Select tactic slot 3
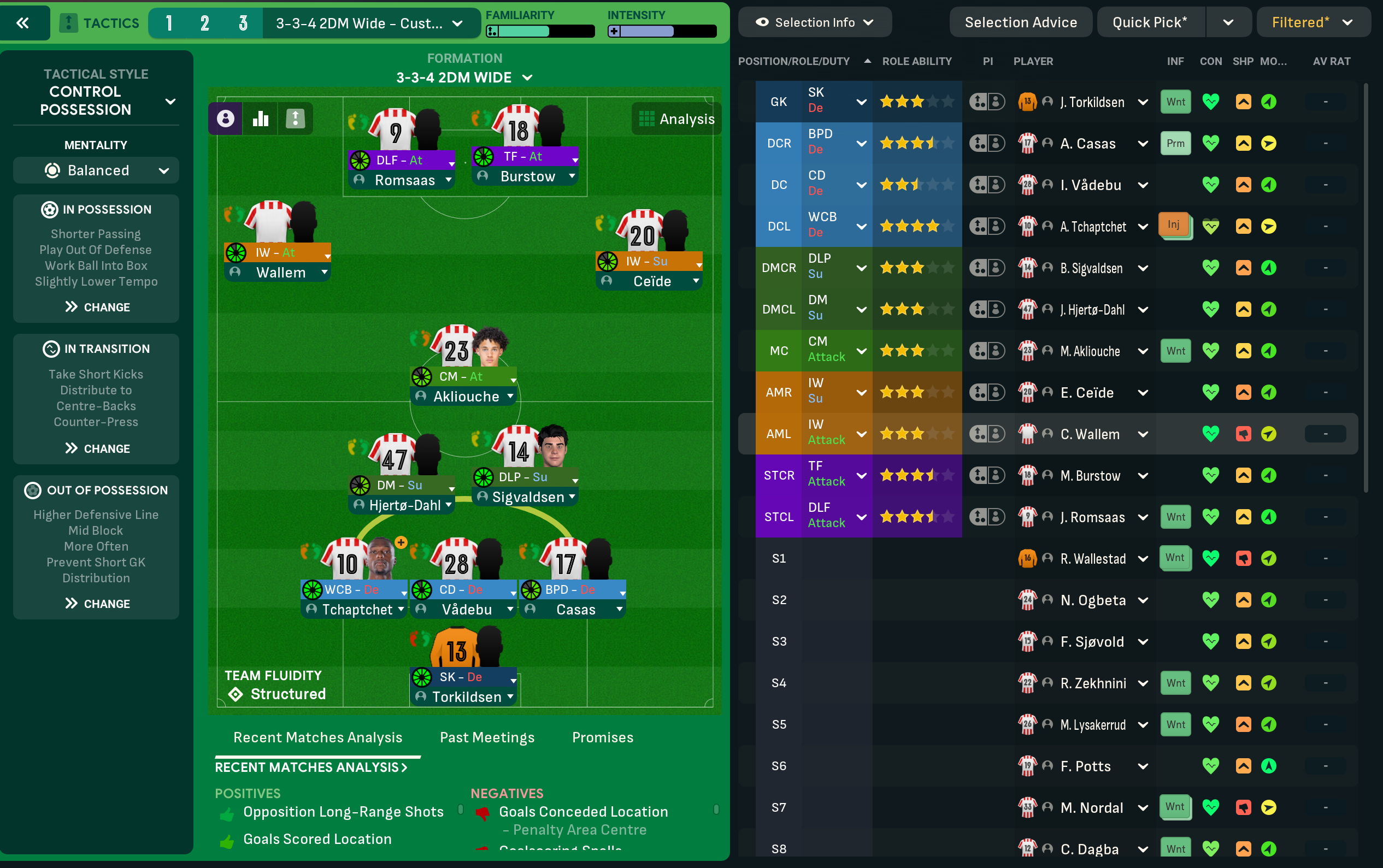Image resolution: width=1383 pixels, height=868 pixels. 243,23
